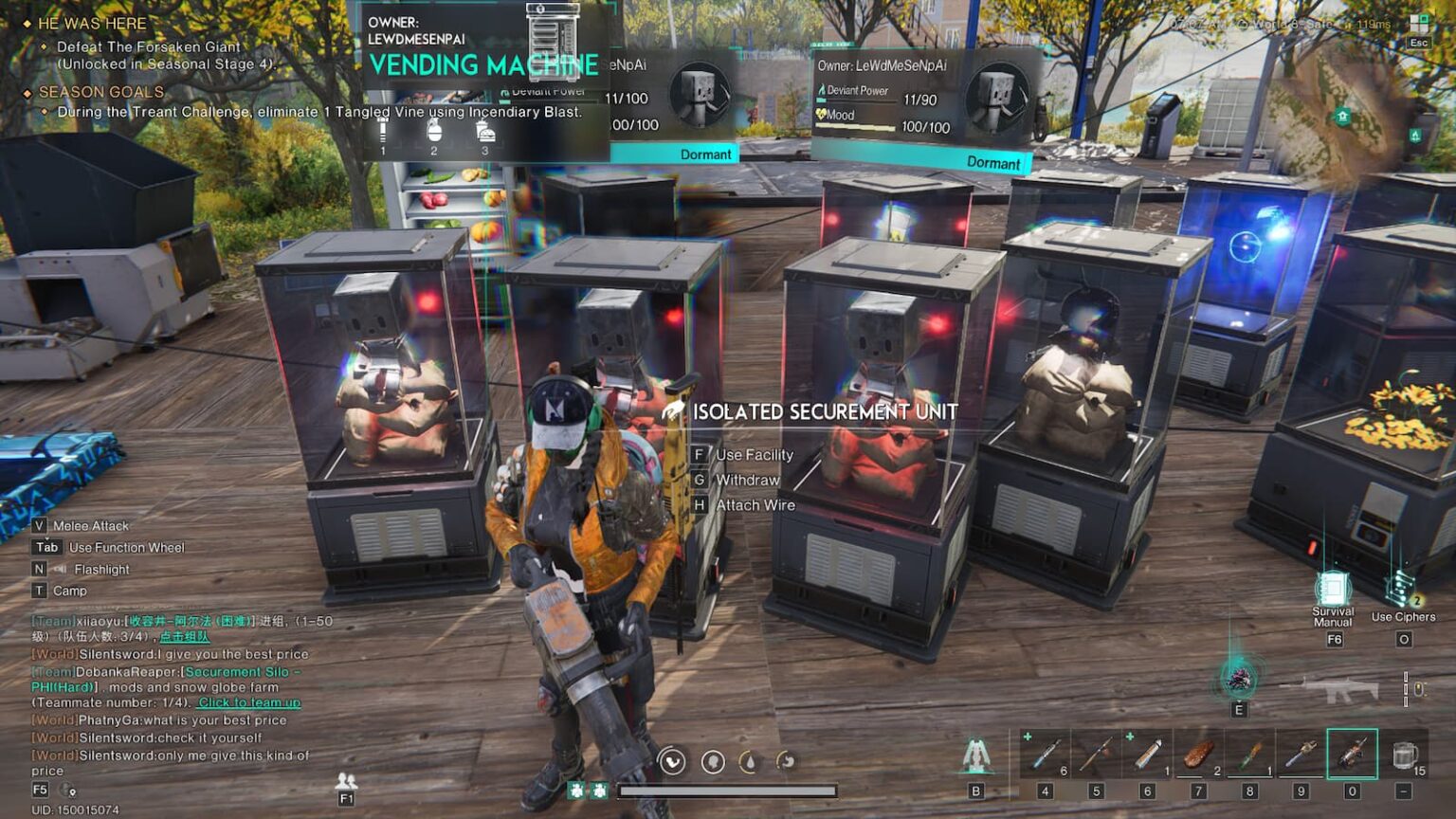Click the Deviant Power icon in the status panel
Viewport: 1456px width, 819px height.
(x=821, y=88)
